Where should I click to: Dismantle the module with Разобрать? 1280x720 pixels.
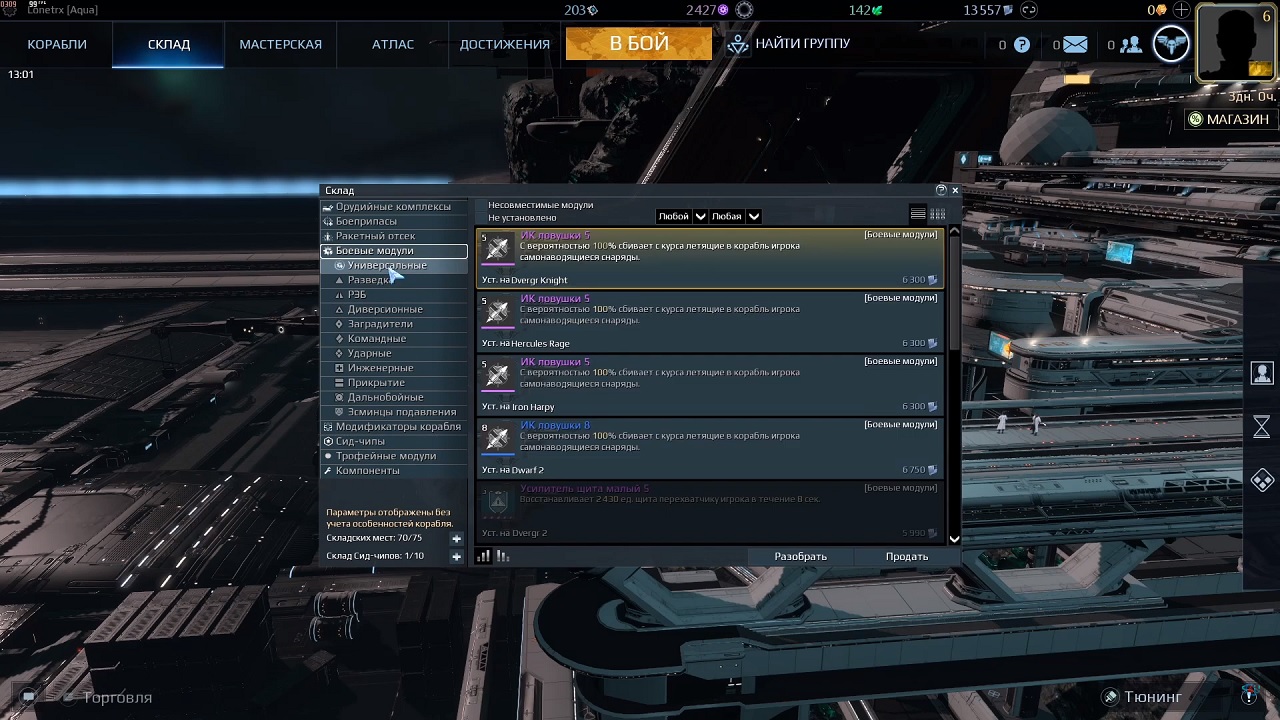coord(800,557)
